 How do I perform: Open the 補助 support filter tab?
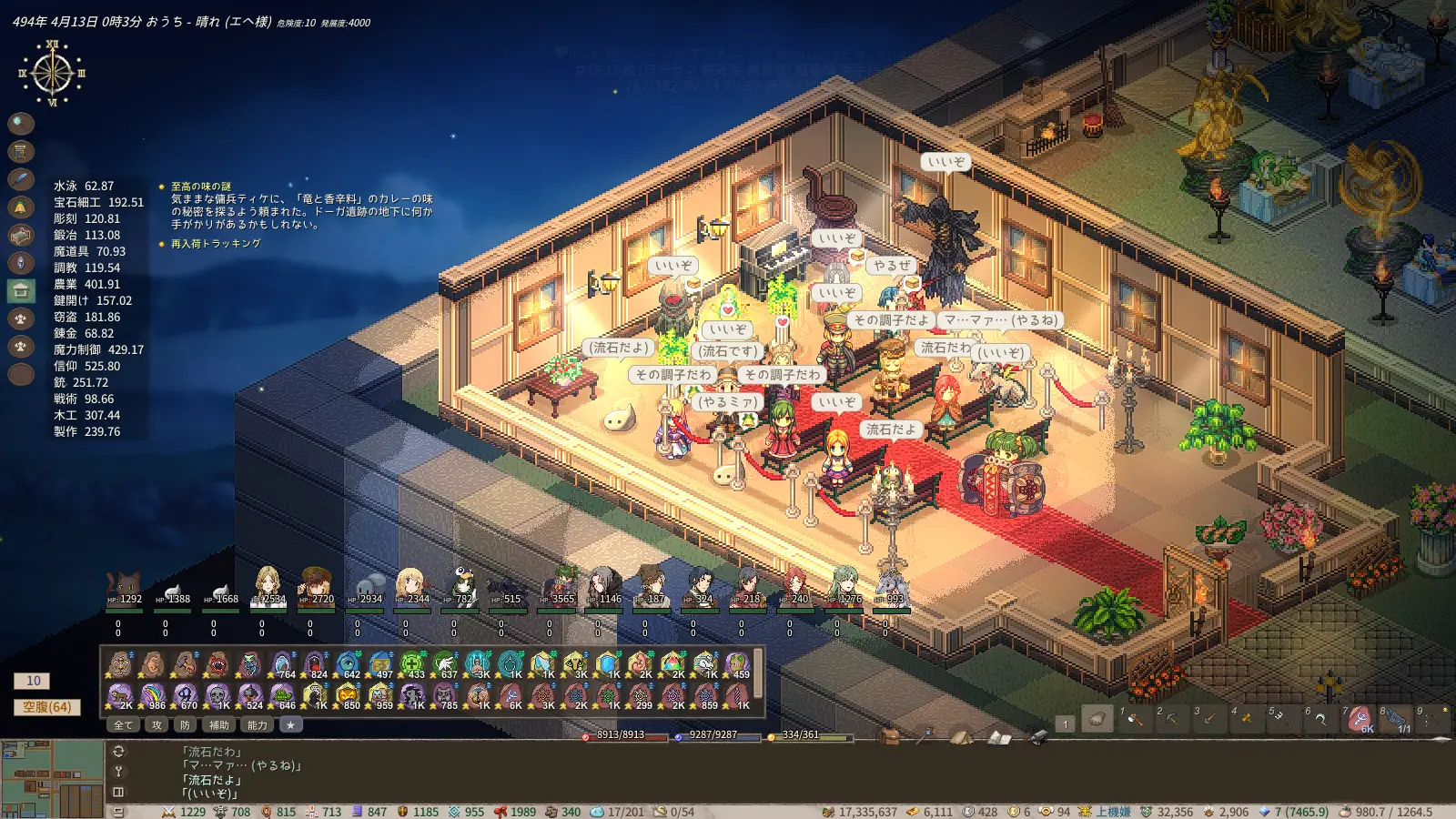coord(219,725)
